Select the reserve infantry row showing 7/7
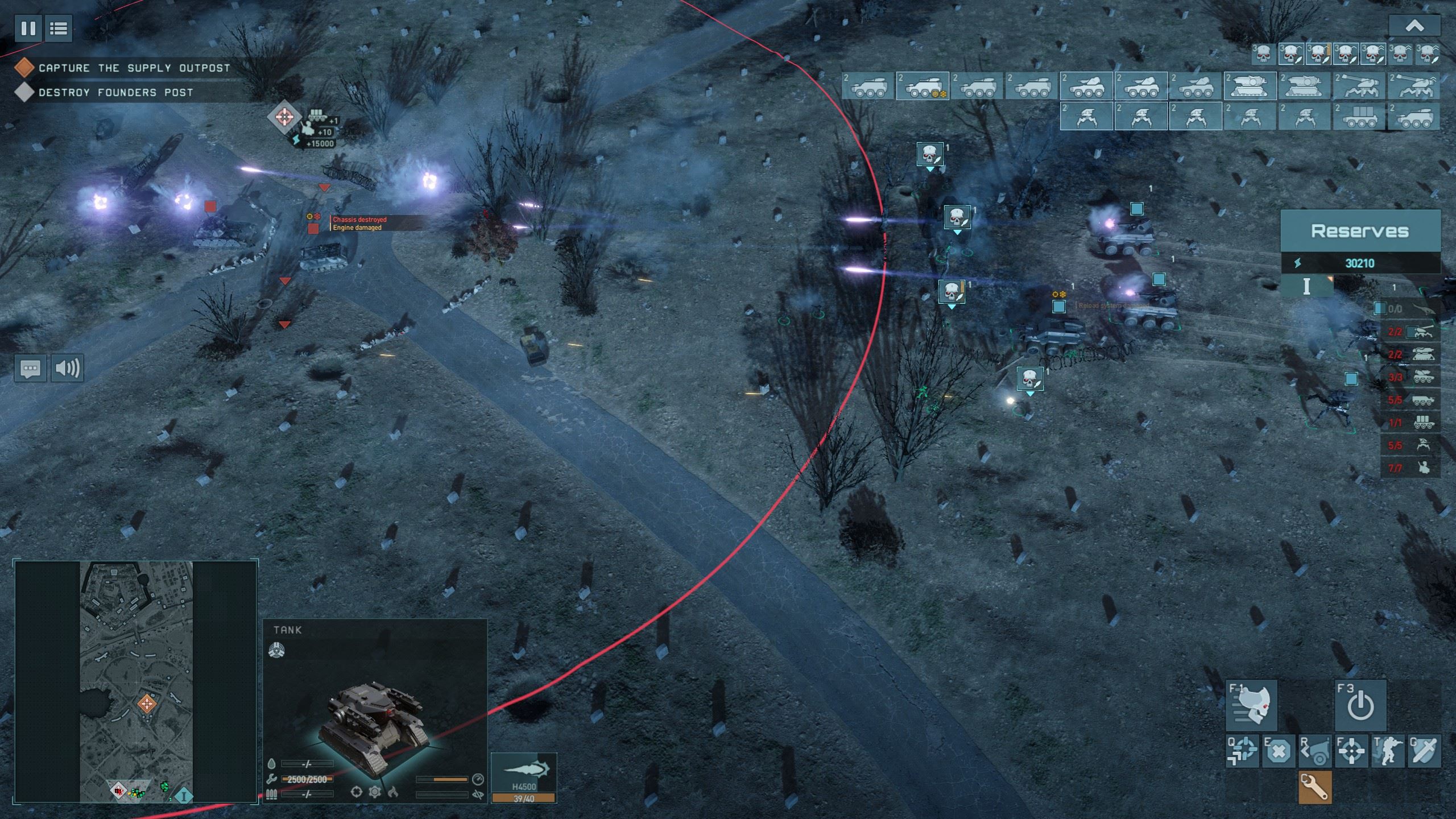Screen dimensions: 1456x819 pos(1410,468)
